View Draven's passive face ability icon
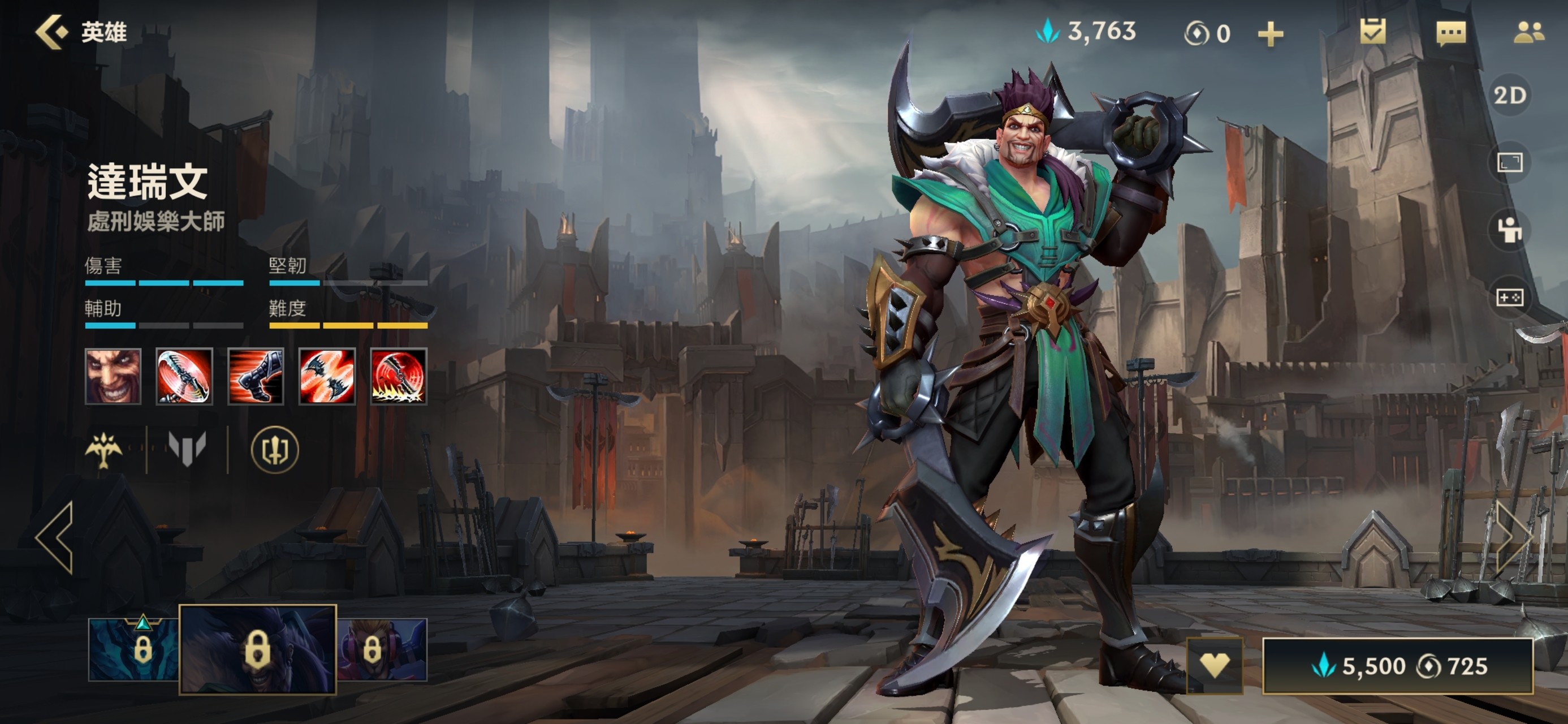 [113, 376]
